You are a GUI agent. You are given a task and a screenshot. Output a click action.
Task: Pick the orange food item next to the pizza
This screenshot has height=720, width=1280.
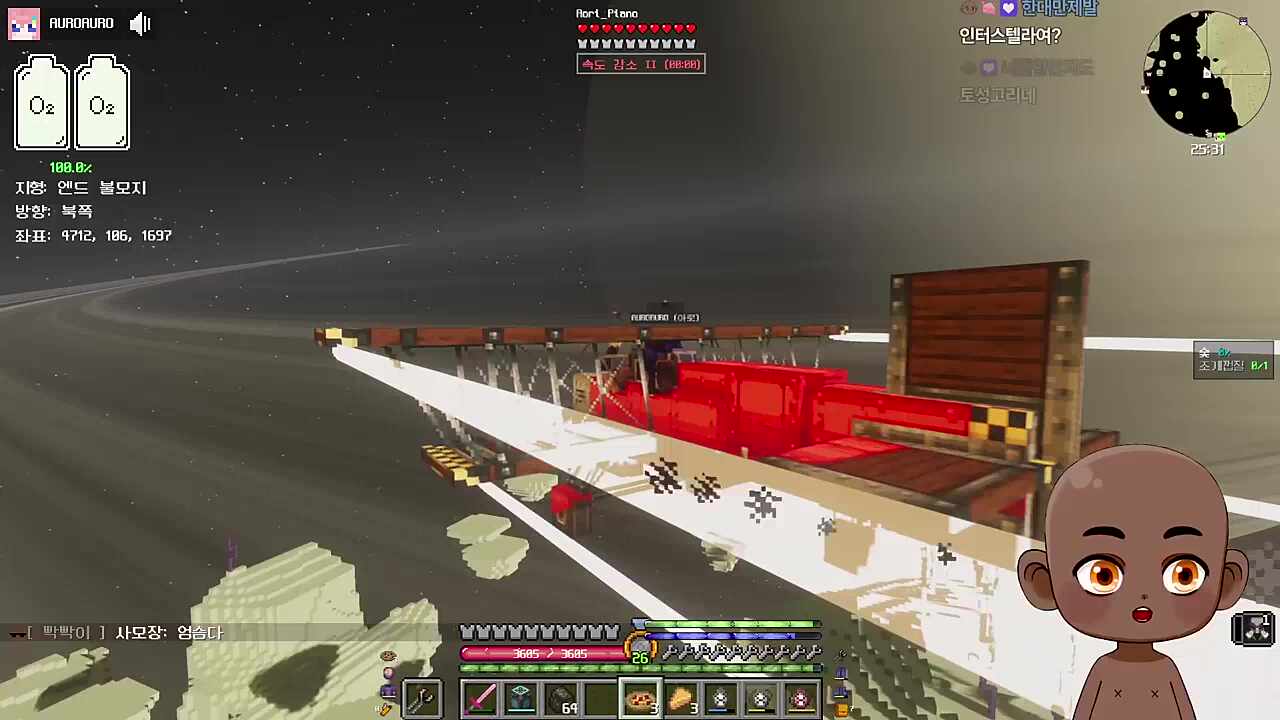coord(681,698)
